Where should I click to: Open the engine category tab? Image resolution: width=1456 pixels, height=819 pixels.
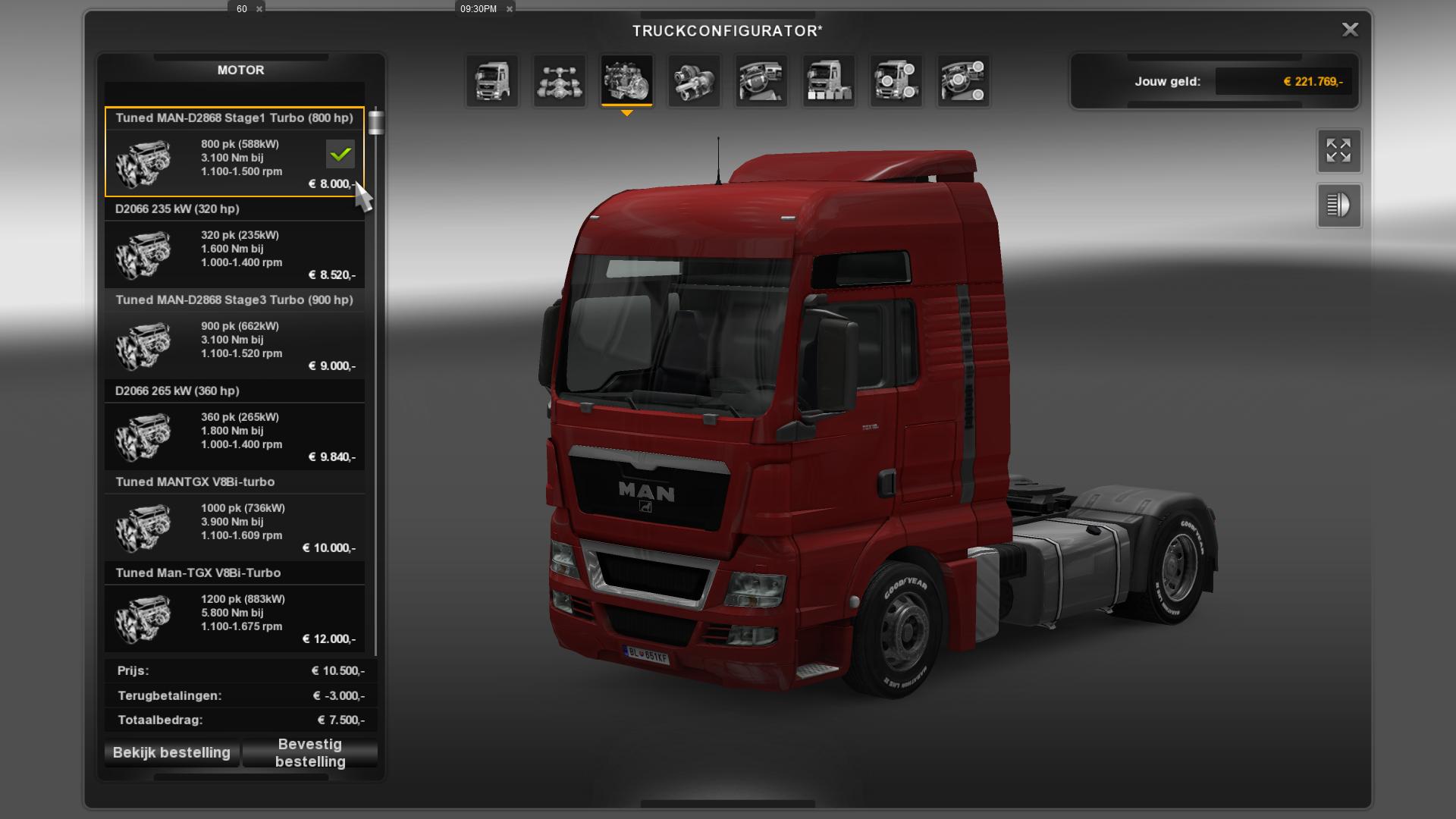[x=626, y=80]
